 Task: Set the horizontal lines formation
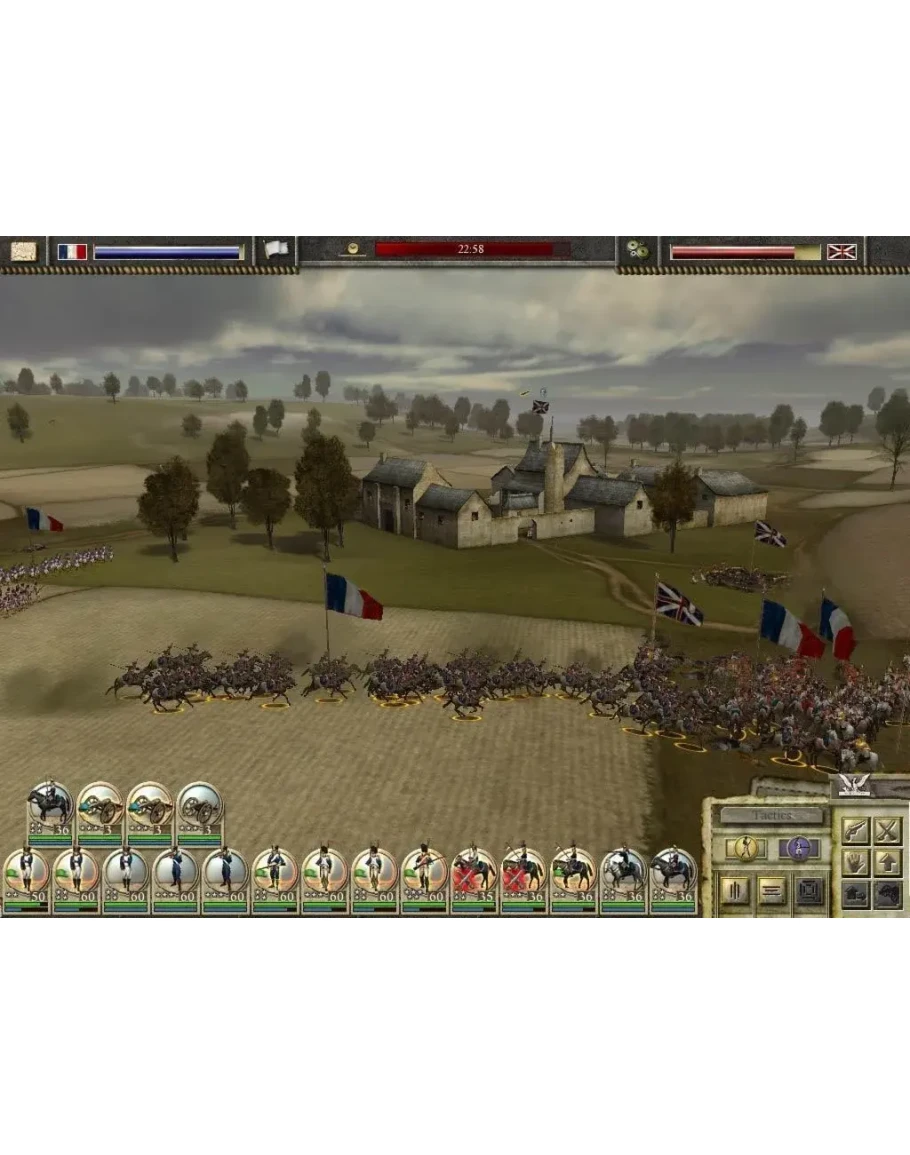point(772,890)
